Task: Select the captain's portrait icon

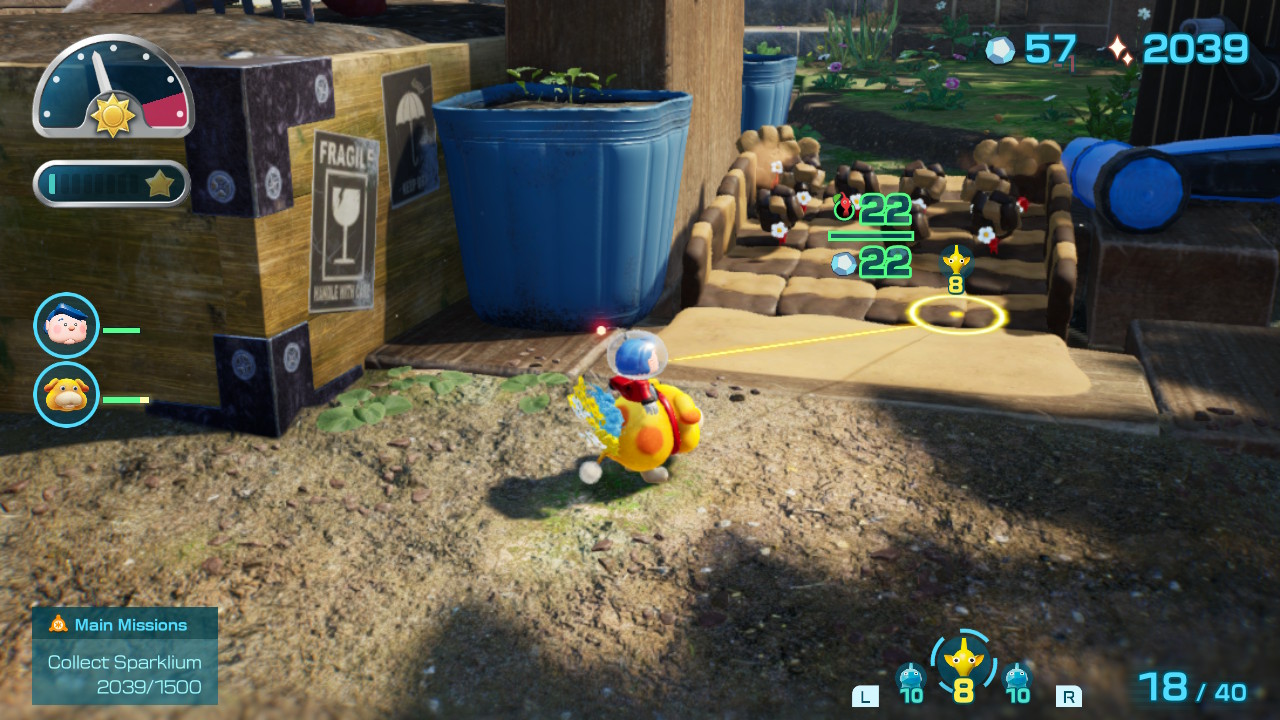Action: click(67, 326)
